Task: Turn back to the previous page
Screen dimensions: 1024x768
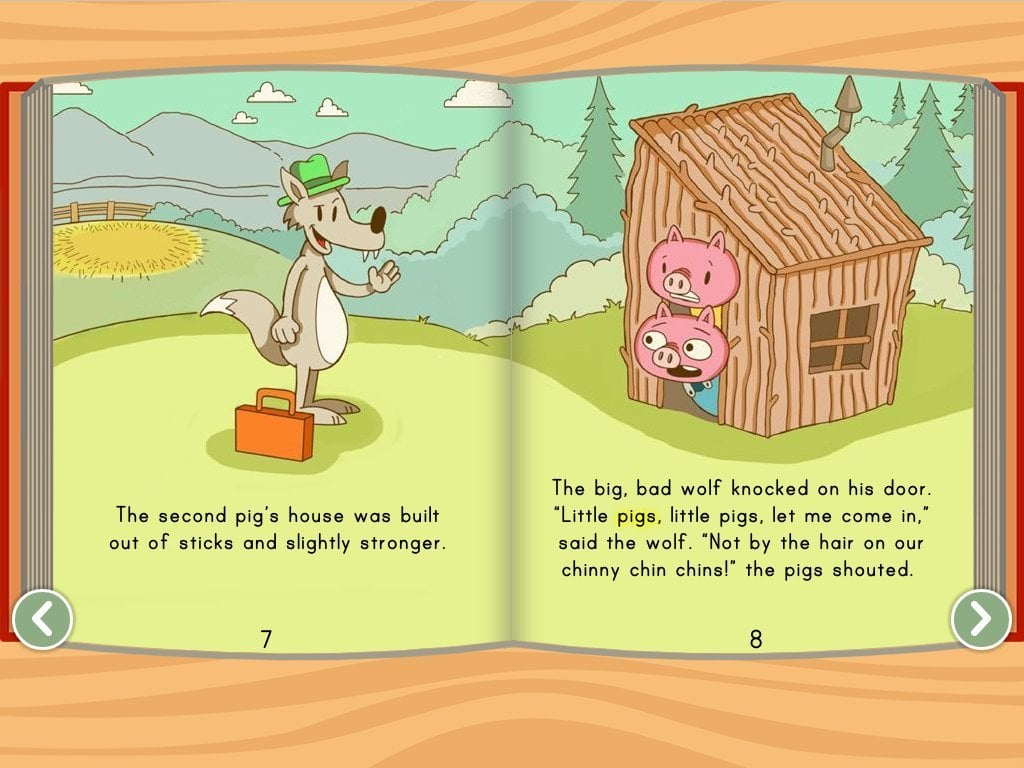Action: pyautogui.click(x=42, y=619)
